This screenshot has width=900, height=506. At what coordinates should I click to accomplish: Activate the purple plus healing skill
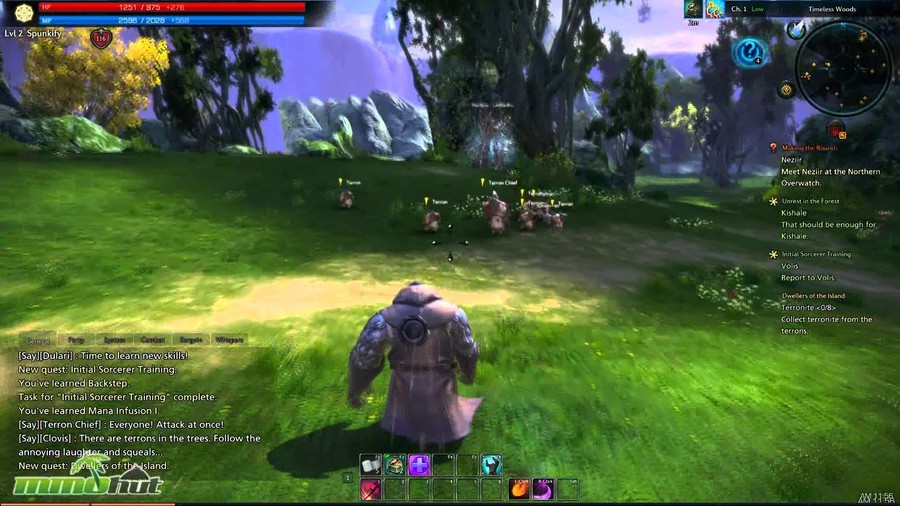[419, 465]
